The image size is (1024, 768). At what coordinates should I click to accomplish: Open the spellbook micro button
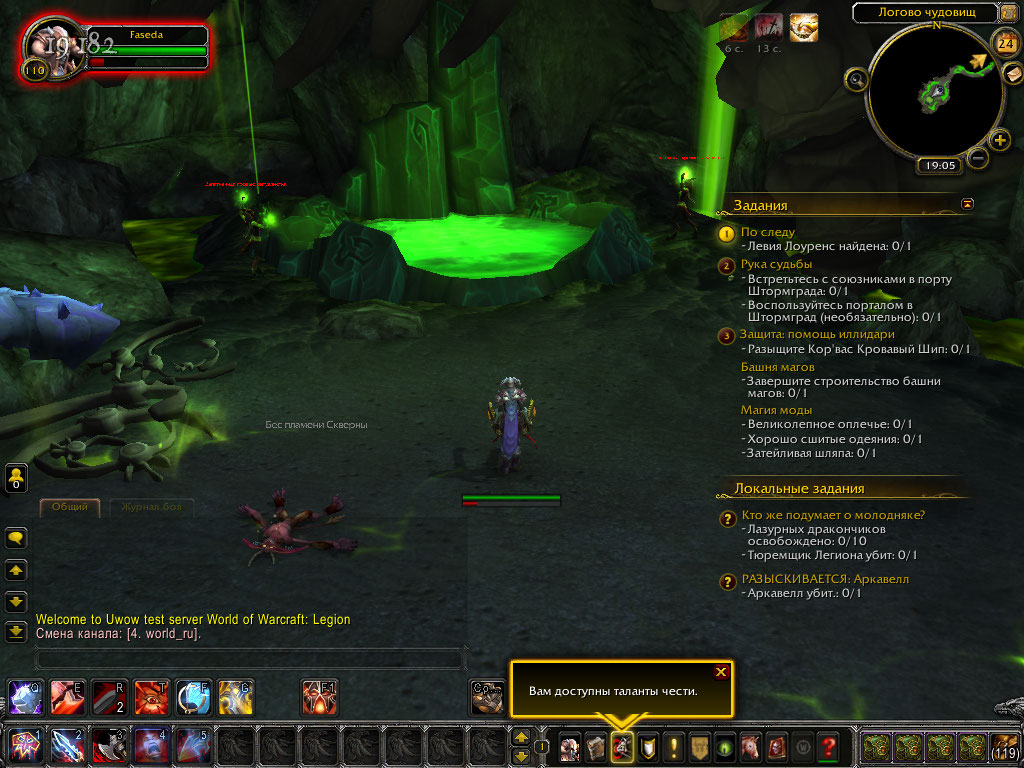[x=596, y=746]
